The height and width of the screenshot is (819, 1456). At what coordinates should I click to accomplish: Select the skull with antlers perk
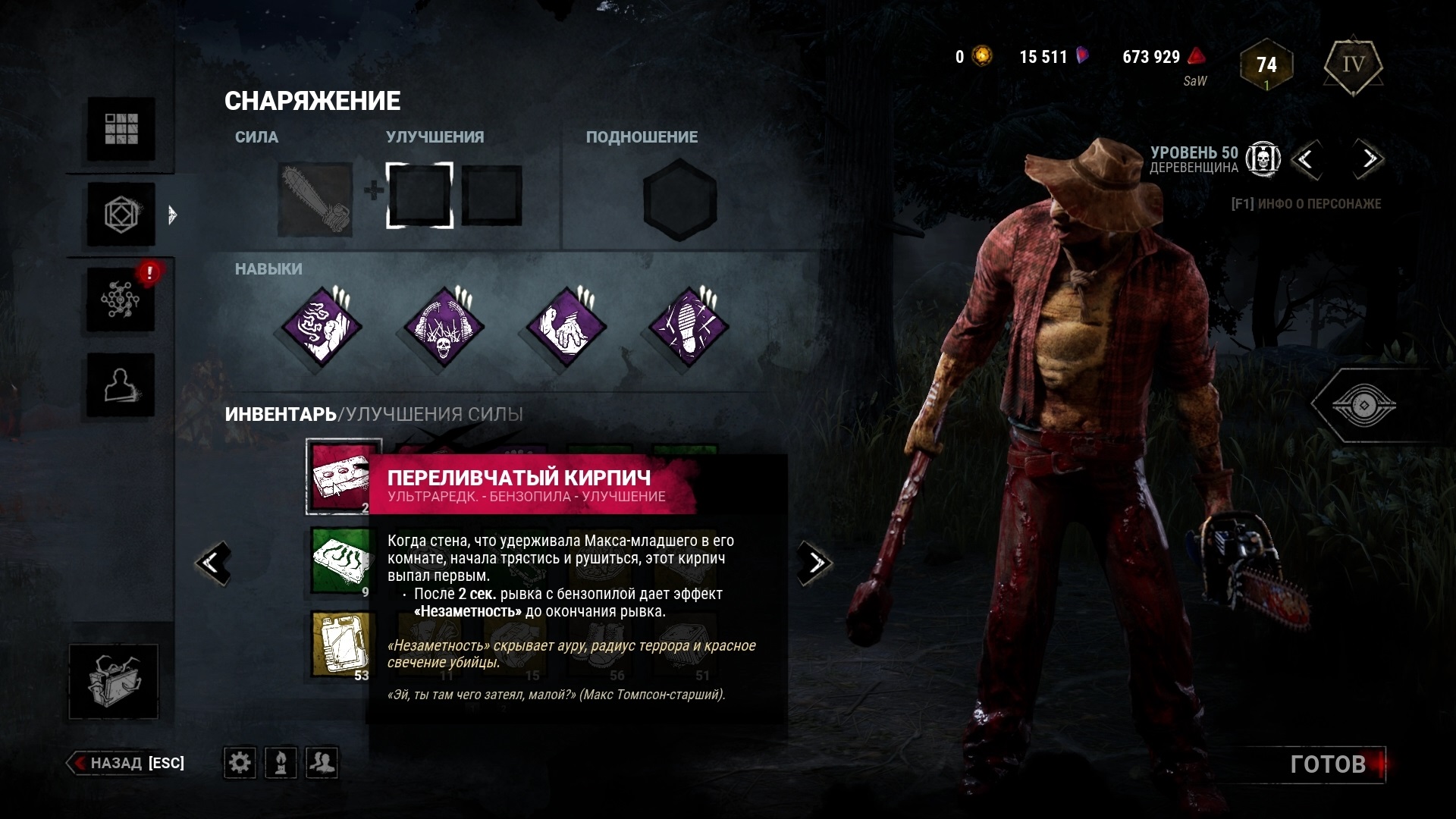pos(444,327)
